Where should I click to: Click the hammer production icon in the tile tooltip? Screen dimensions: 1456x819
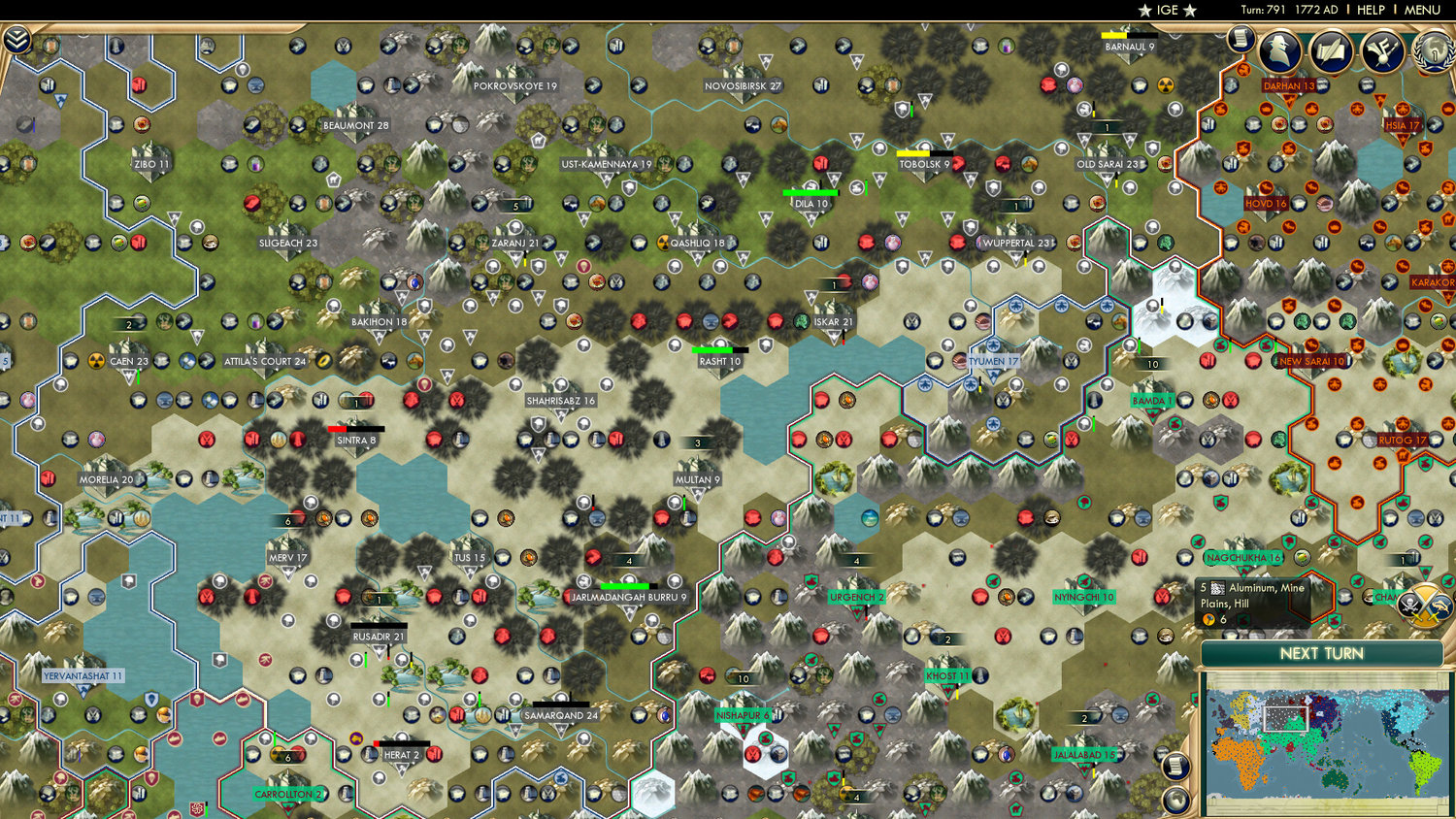click(x=1208, y=618)
